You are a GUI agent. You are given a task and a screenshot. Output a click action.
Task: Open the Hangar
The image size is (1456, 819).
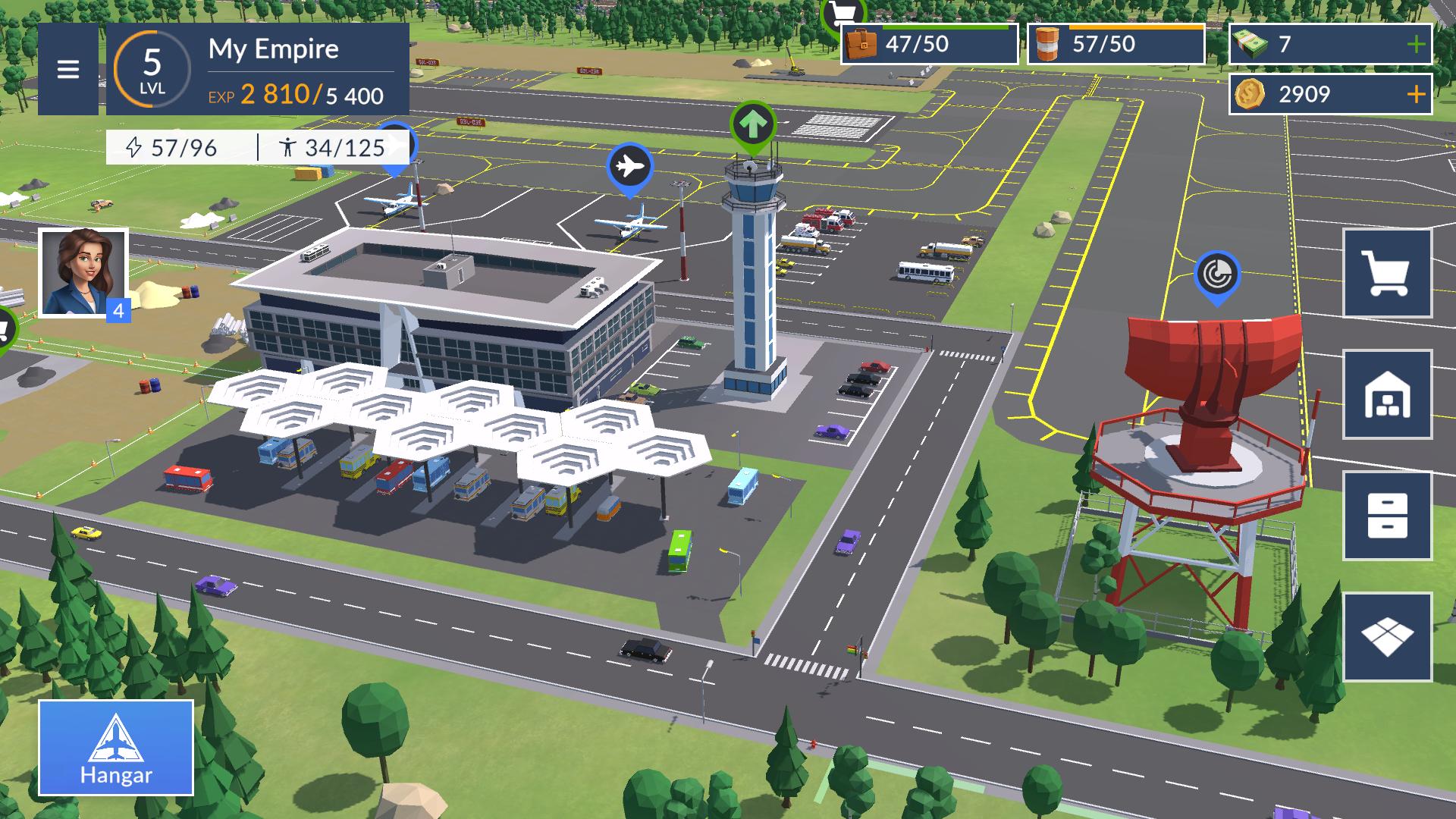(116, 748)
